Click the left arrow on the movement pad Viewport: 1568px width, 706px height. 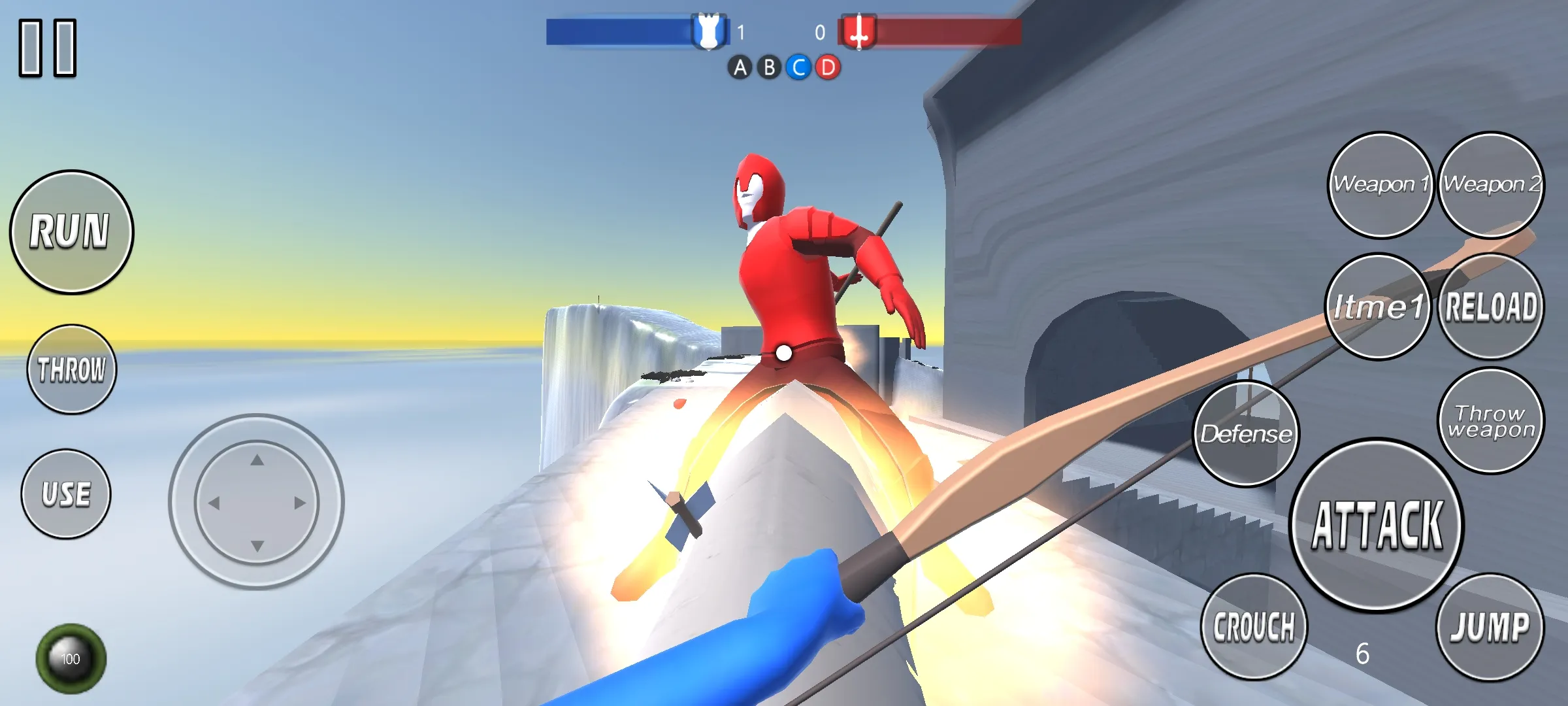coord(214,503)
